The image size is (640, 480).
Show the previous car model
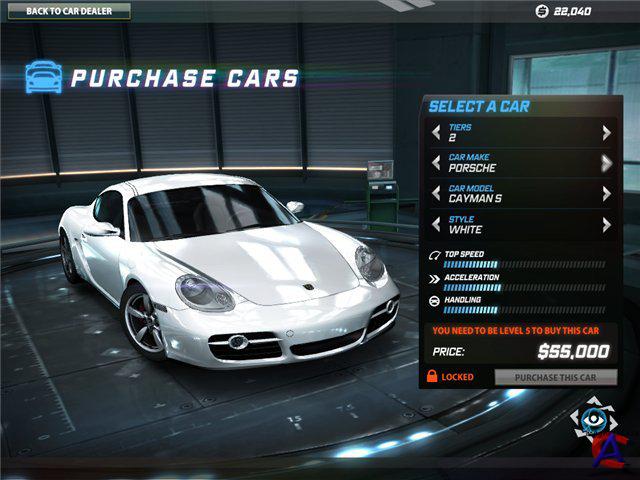435,194
